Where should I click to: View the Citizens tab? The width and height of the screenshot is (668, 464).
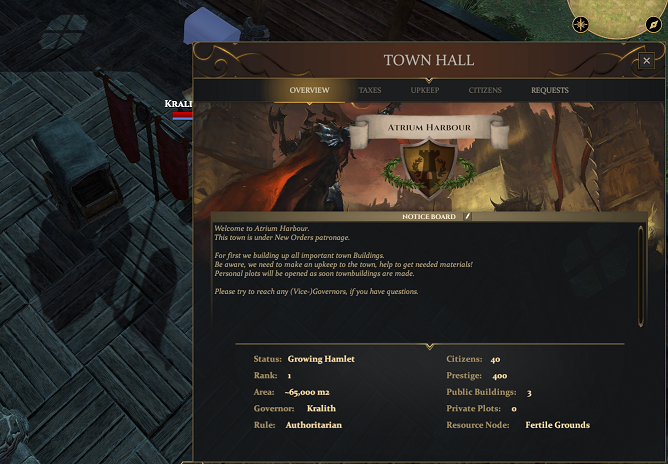485,91
